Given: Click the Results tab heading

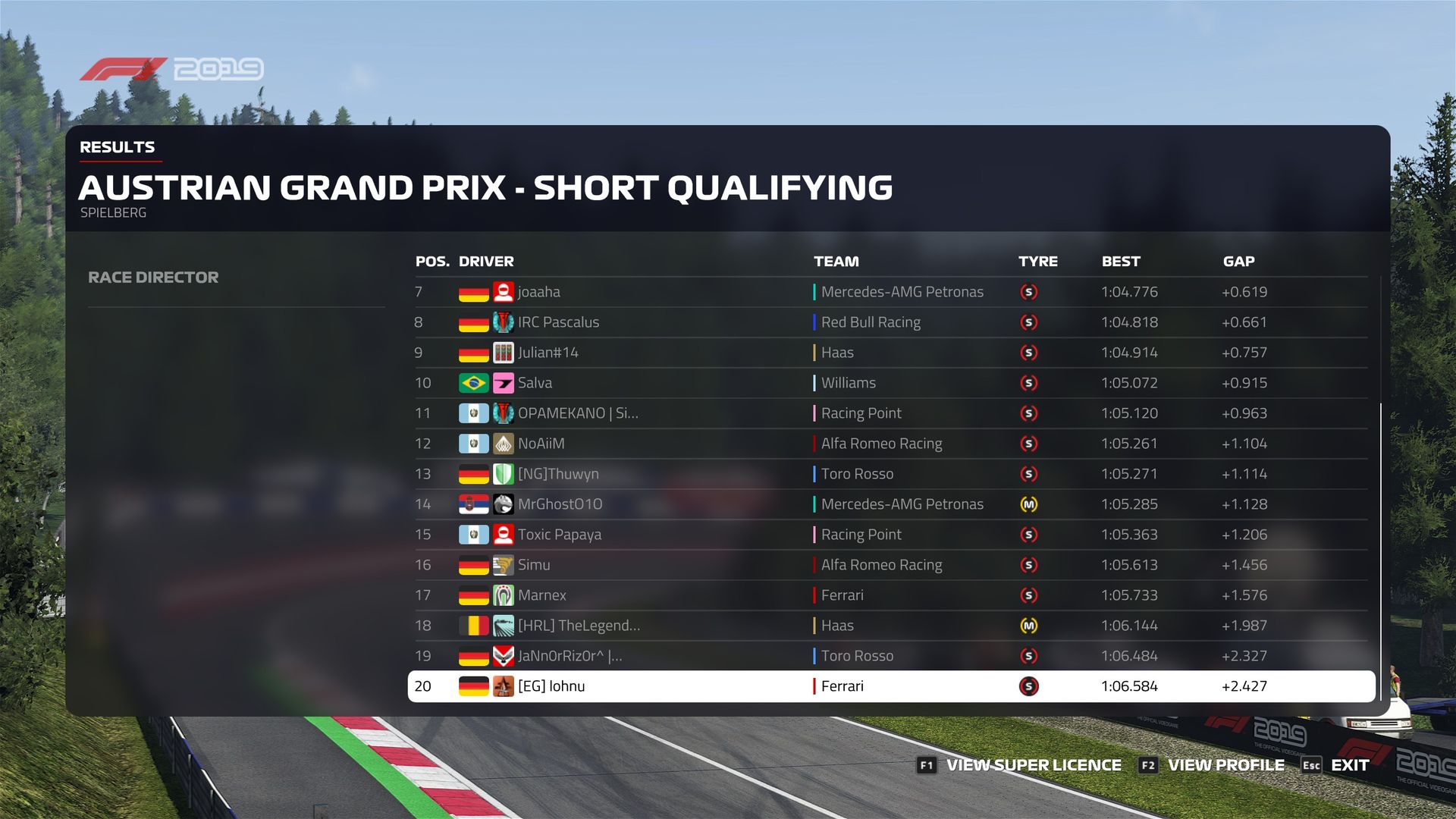Looking at the screenshot, I should [x=118, y=147].
